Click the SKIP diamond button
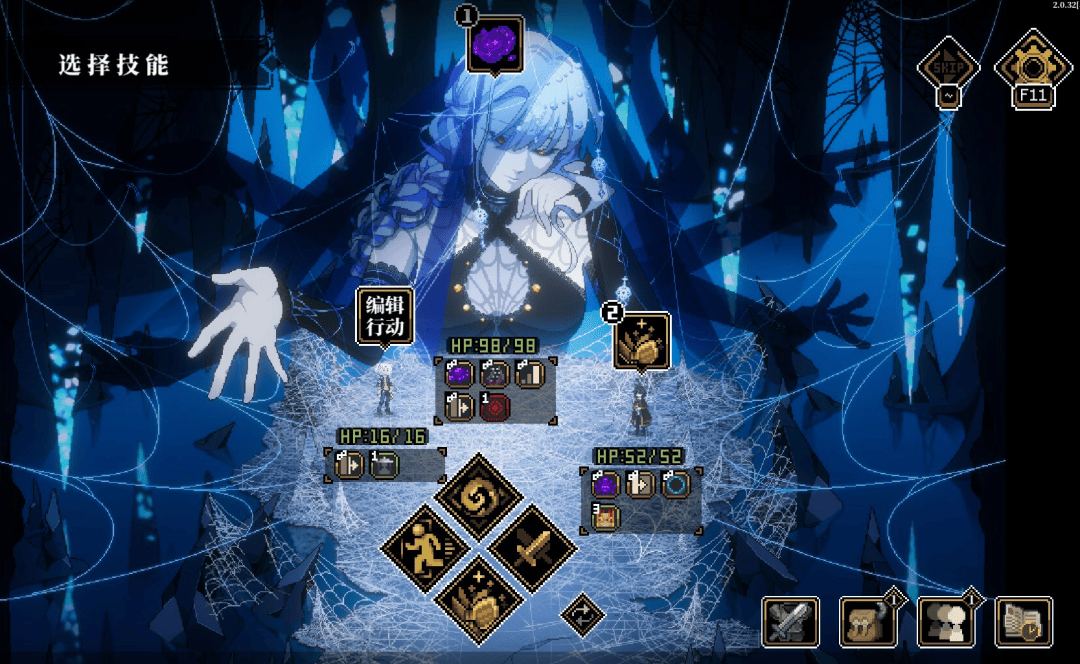Image resolution: width=1080 pixels, height=664 pixels. (x=947, y=68)
